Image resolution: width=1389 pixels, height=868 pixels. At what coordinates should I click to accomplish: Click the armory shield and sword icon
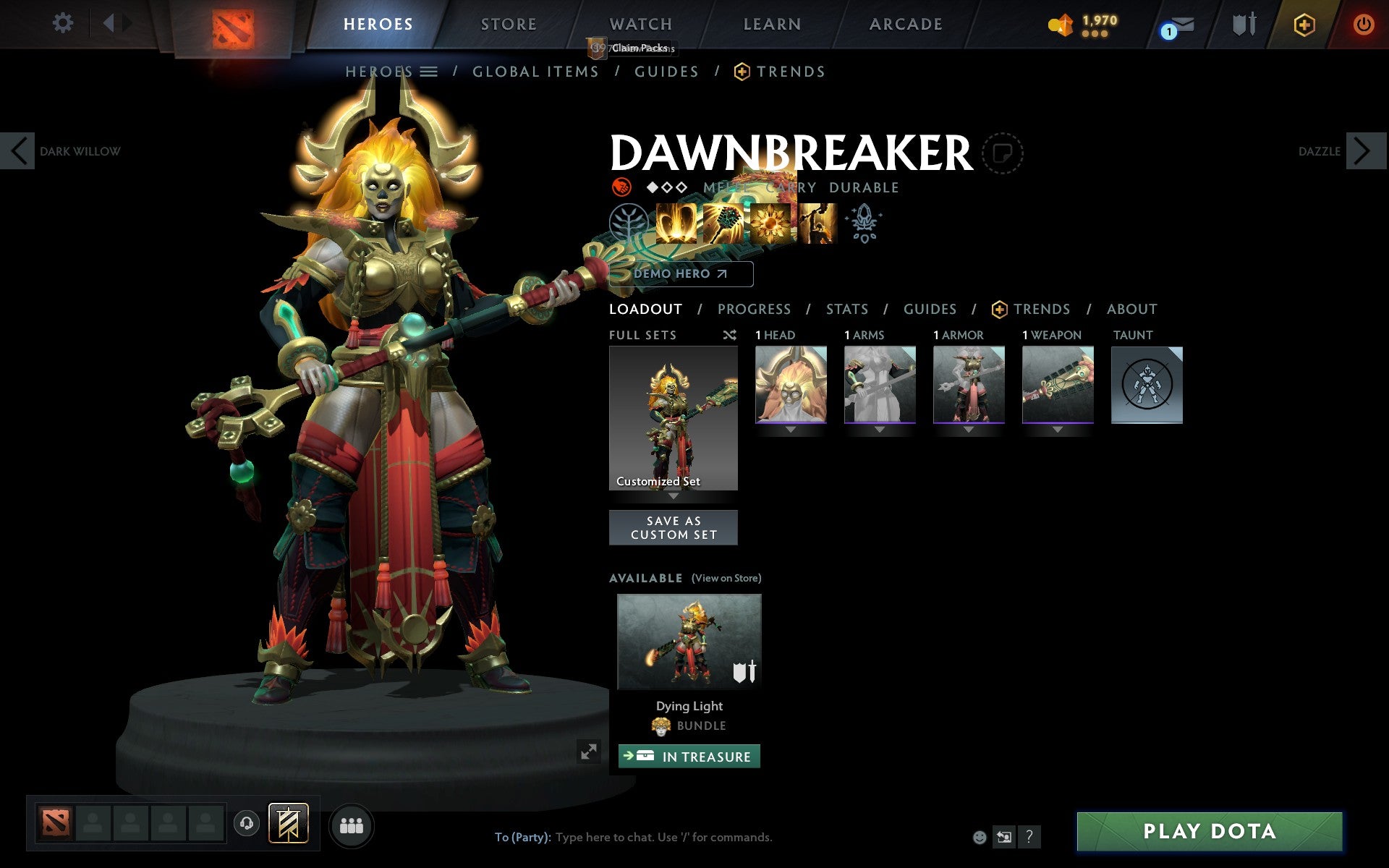click(1243, 24)
